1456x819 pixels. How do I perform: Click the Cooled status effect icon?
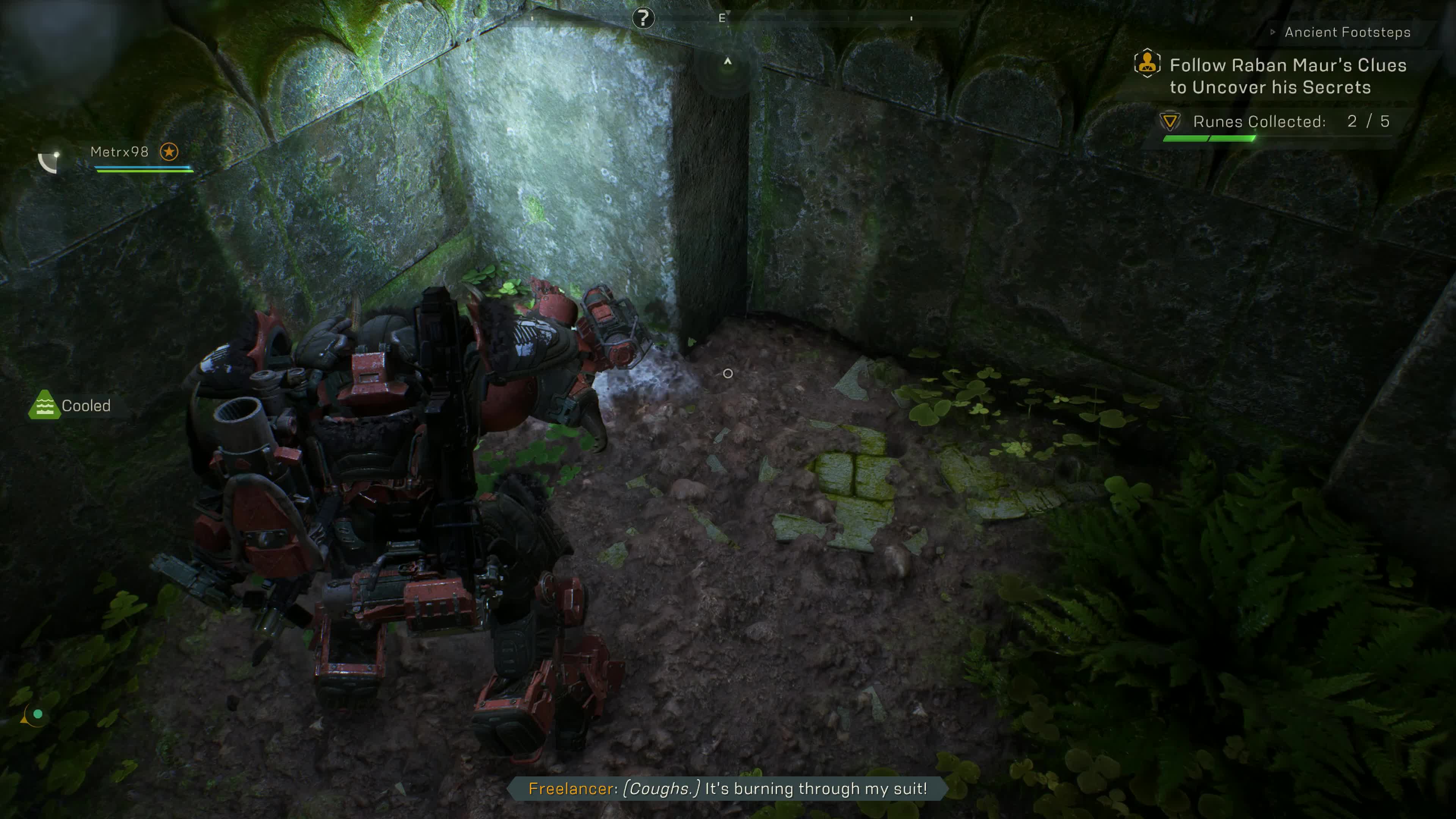(44, 405)
